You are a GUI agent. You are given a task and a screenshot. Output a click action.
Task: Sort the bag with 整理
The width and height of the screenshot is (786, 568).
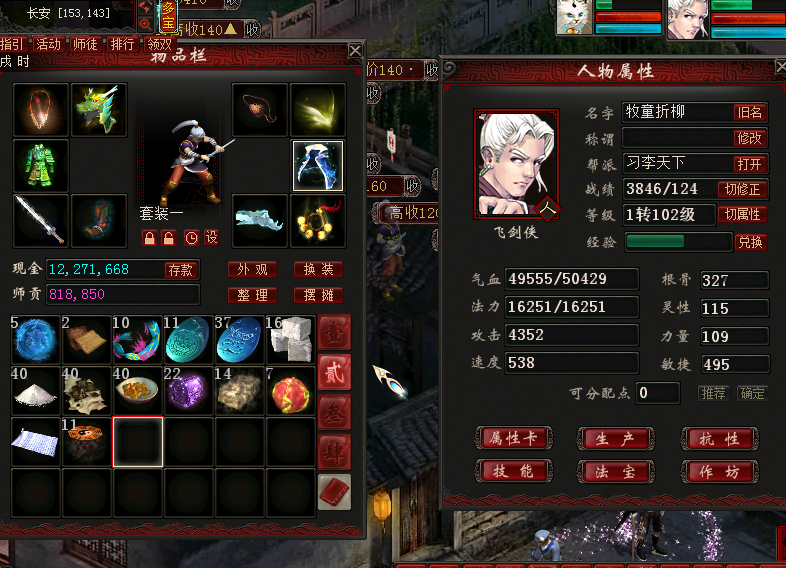[251, 295]
